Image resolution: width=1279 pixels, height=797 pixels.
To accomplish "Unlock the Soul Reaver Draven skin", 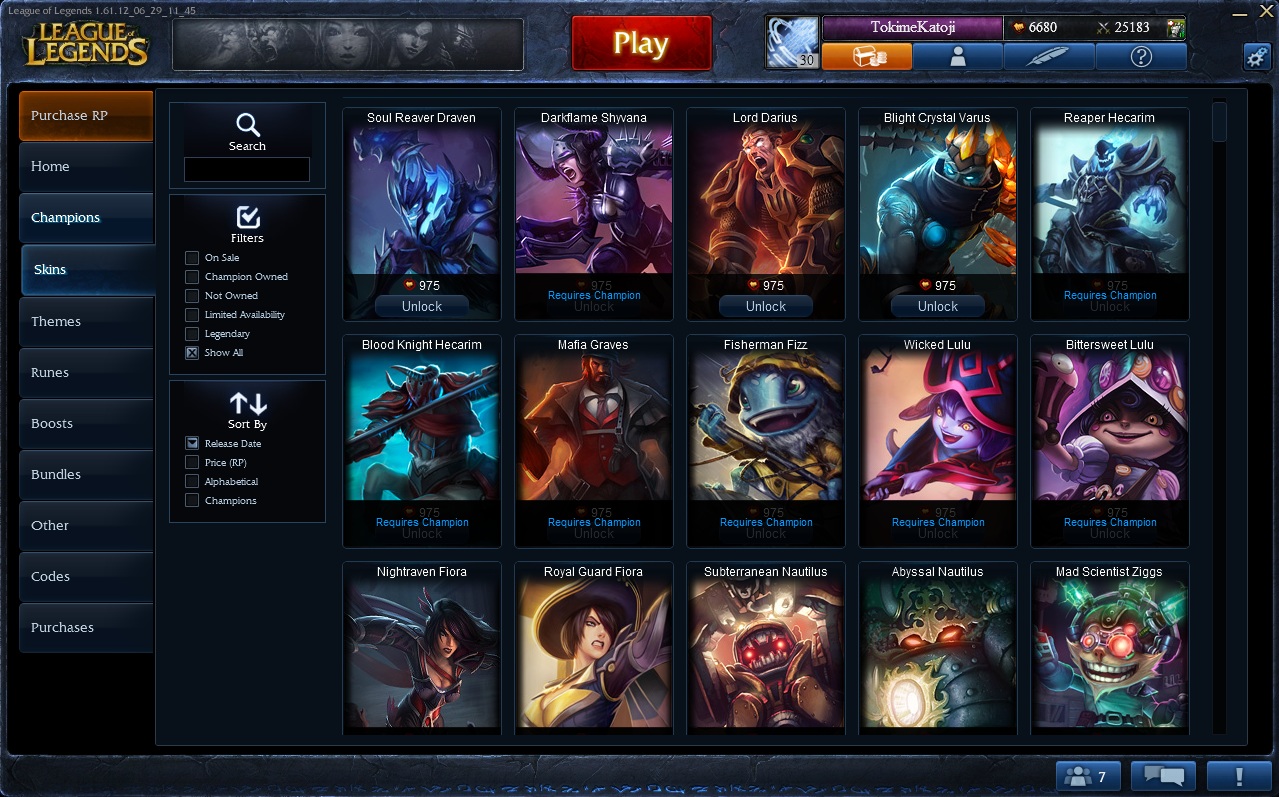I will (x=422, y=307).
